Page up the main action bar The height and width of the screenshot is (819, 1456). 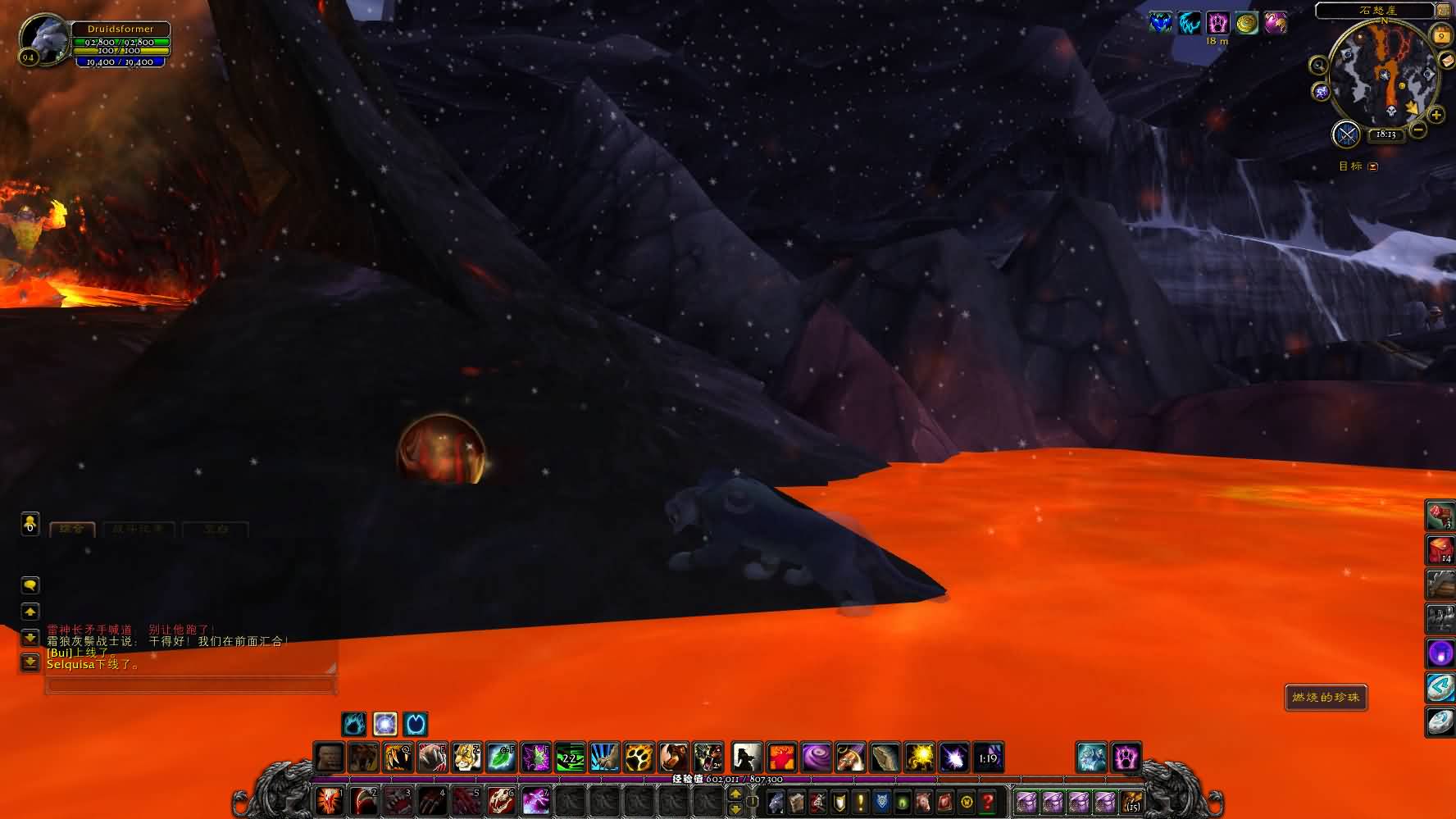[735, 794]
